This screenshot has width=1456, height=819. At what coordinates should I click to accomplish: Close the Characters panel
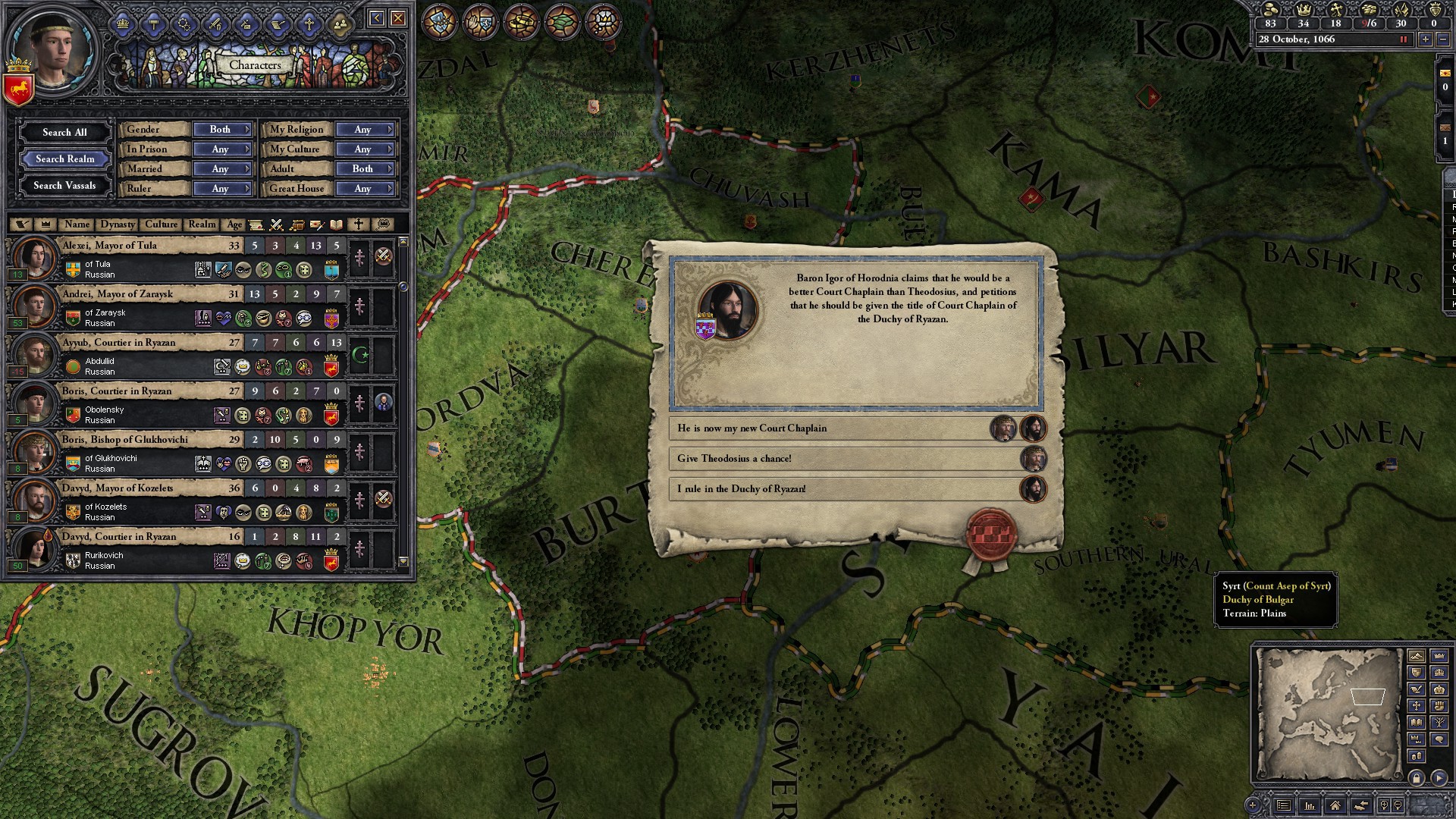coord(398,18)
